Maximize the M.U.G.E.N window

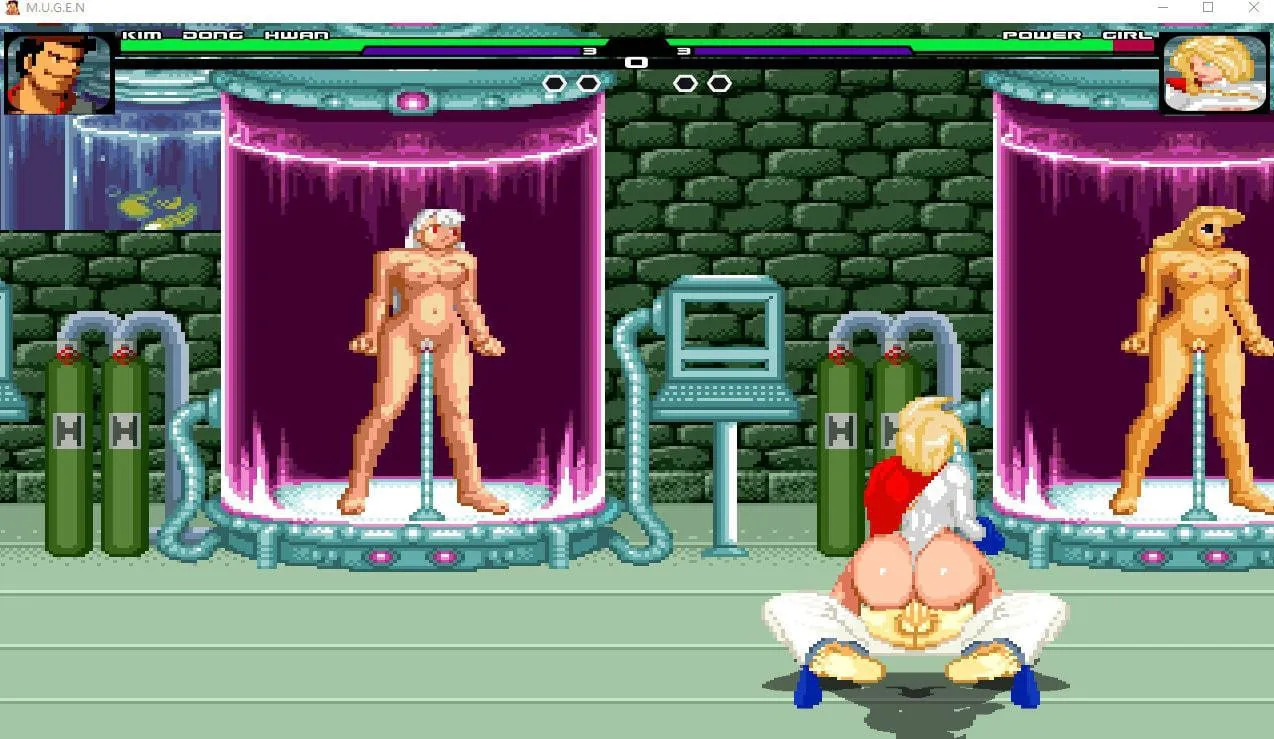coord(1208,8)
